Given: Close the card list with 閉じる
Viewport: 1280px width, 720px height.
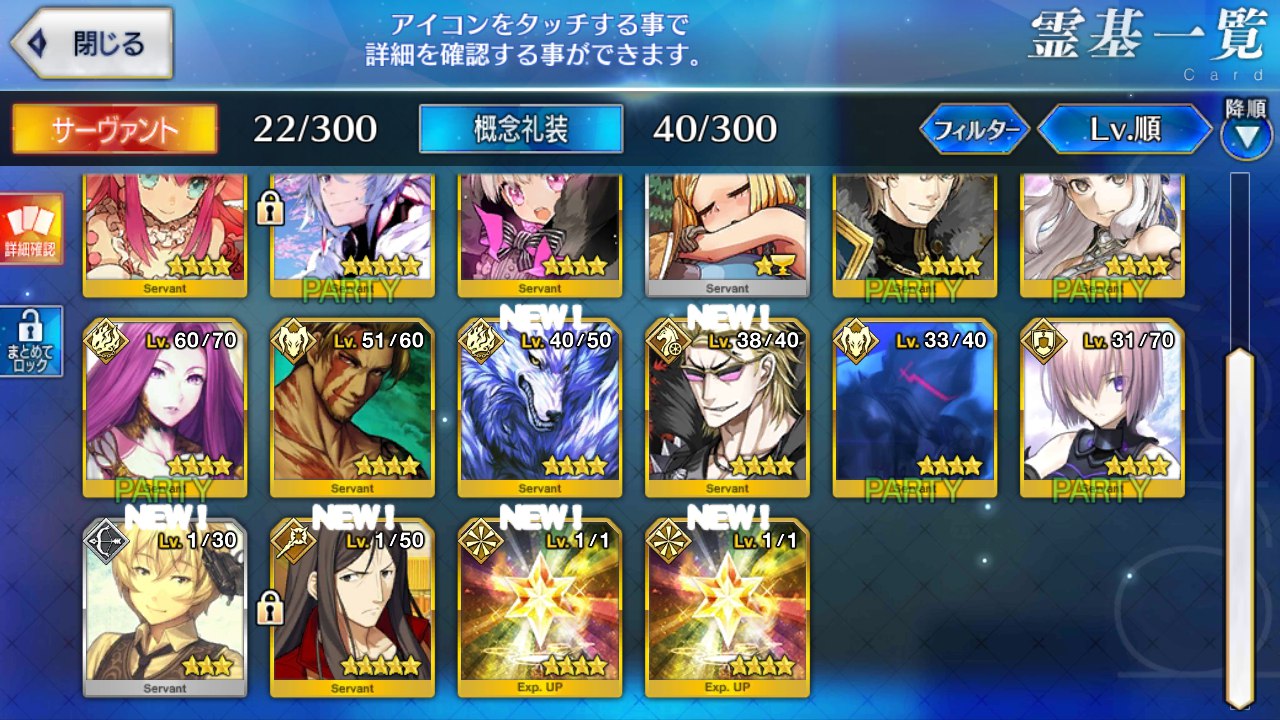Looking at the screenshot, I should [92, 44].
